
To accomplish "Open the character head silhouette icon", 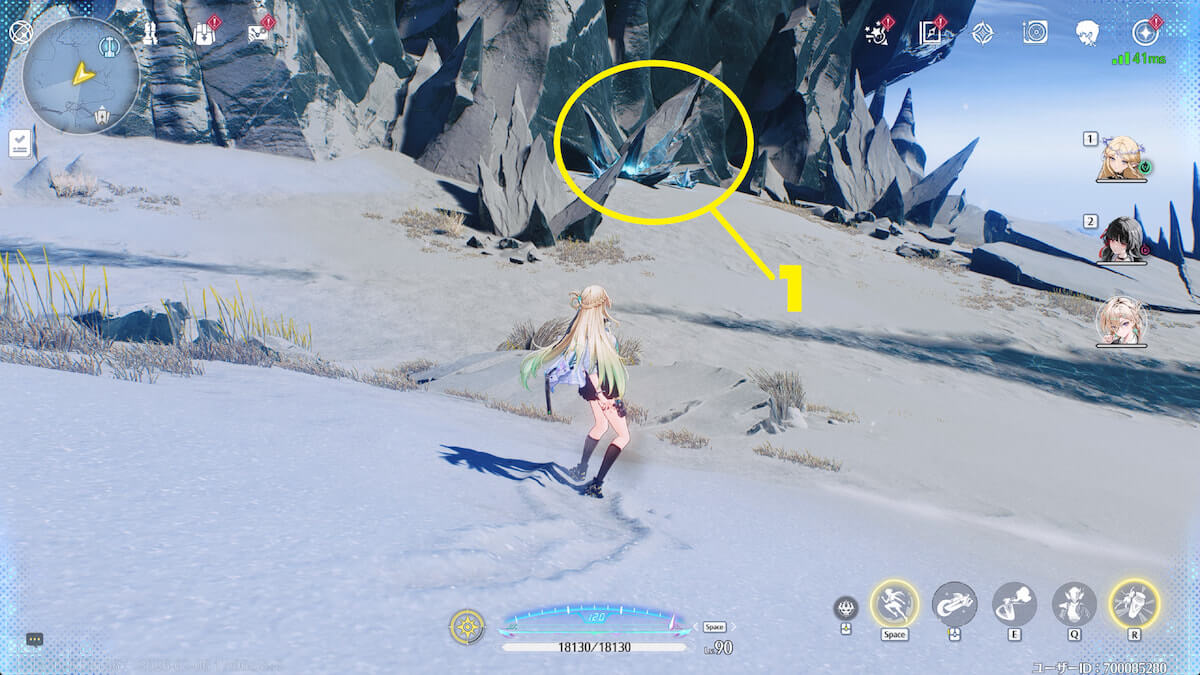I will [1088, 33].
